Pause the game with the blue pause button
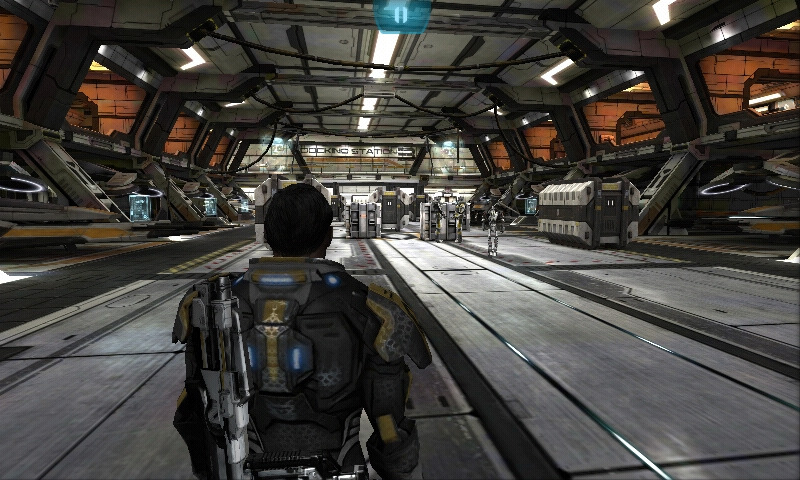This screenshot has width=800, height=480. point(401,15)
